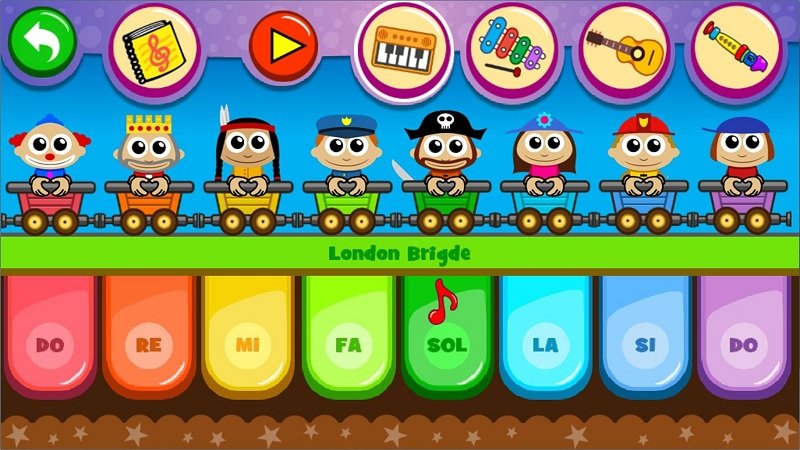The image size is (800, 450).
Task: Play the blue SI key
Action: click(645, 340)
